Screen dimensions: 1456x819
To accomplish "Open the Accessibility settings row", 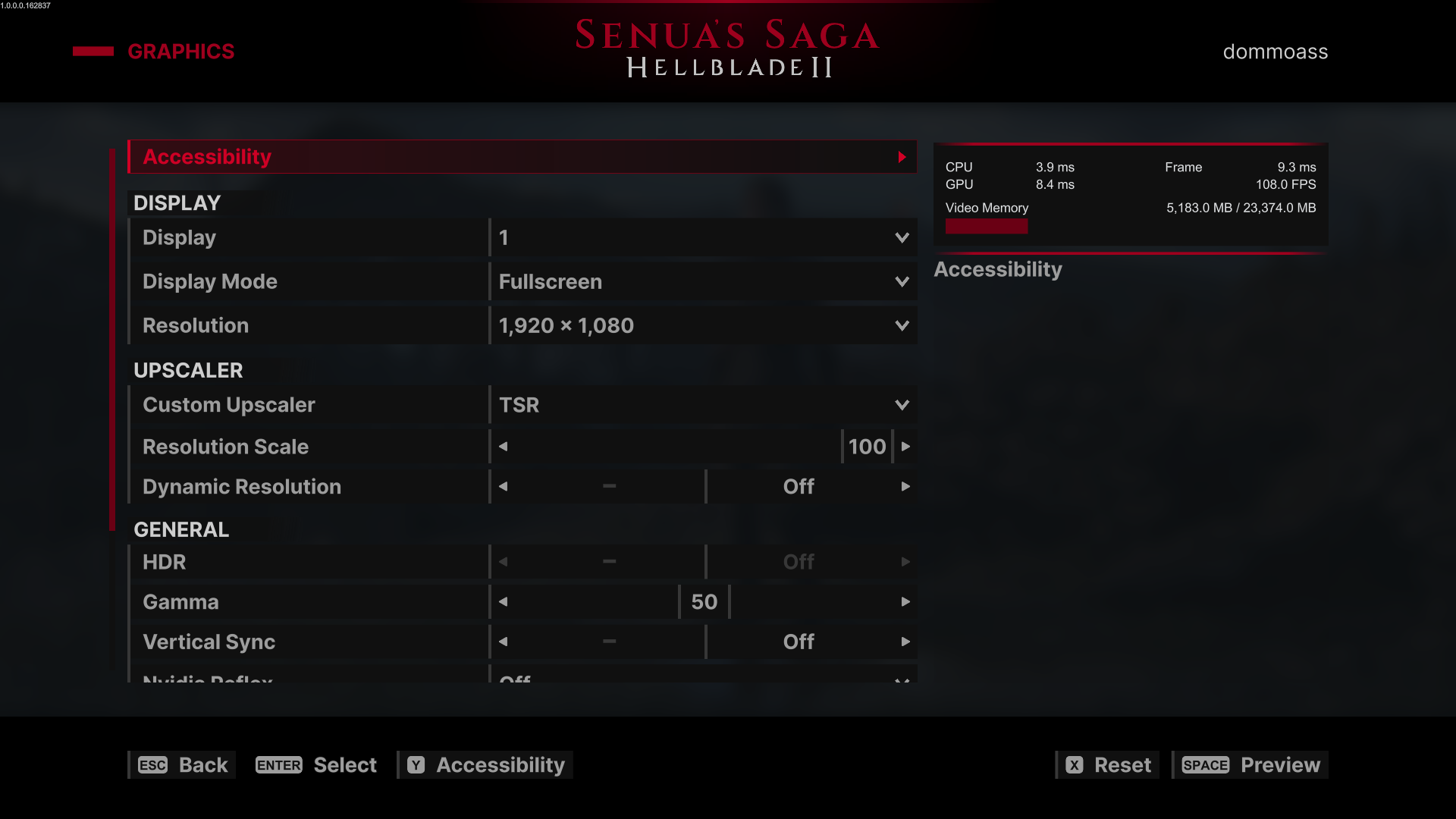I will (x=522, y=157).
